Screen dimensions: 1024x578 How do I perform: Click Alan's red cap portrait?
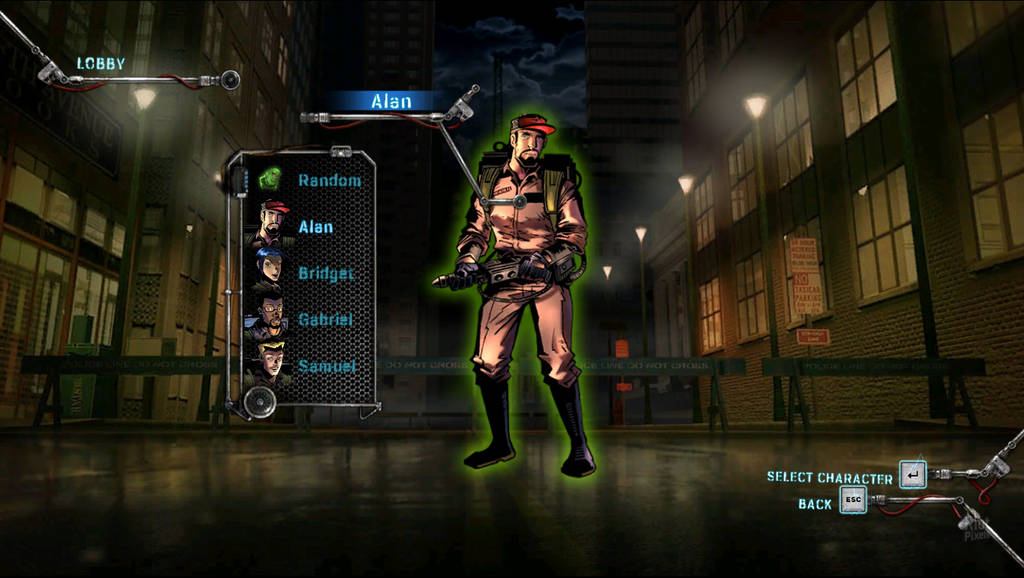click(x=271, y=224)
